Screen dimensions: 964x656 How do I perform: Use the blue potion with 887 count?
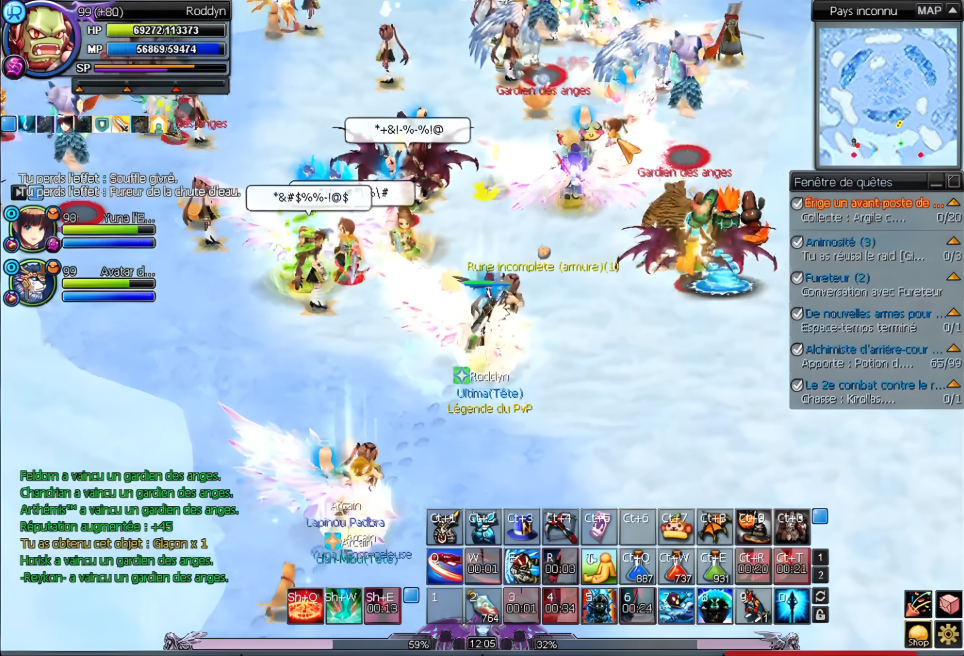pyautogui.click(x=636, y=566)
